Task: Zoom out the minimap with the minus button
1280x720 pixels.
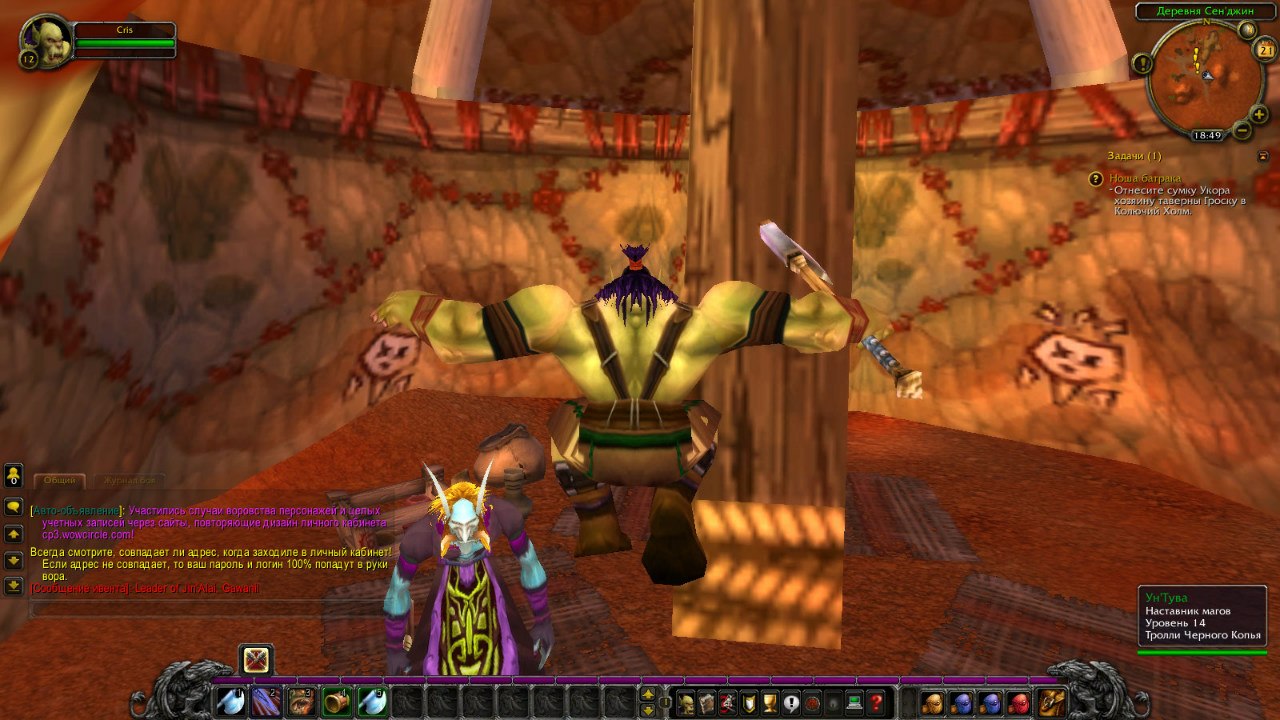Action: click(x=1242, y=130)
